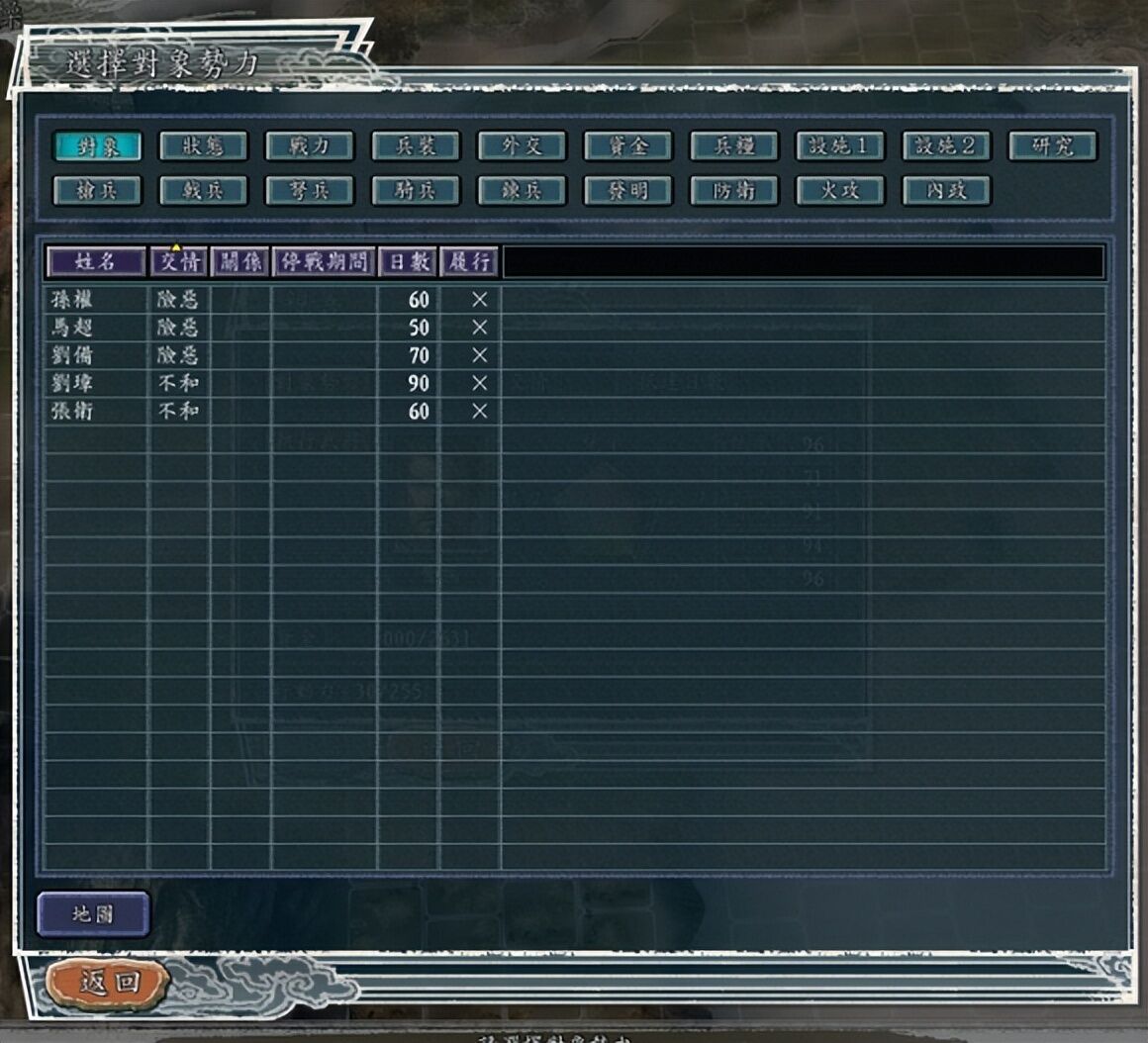Choose the 研究 tab

tap(1052, 146)
